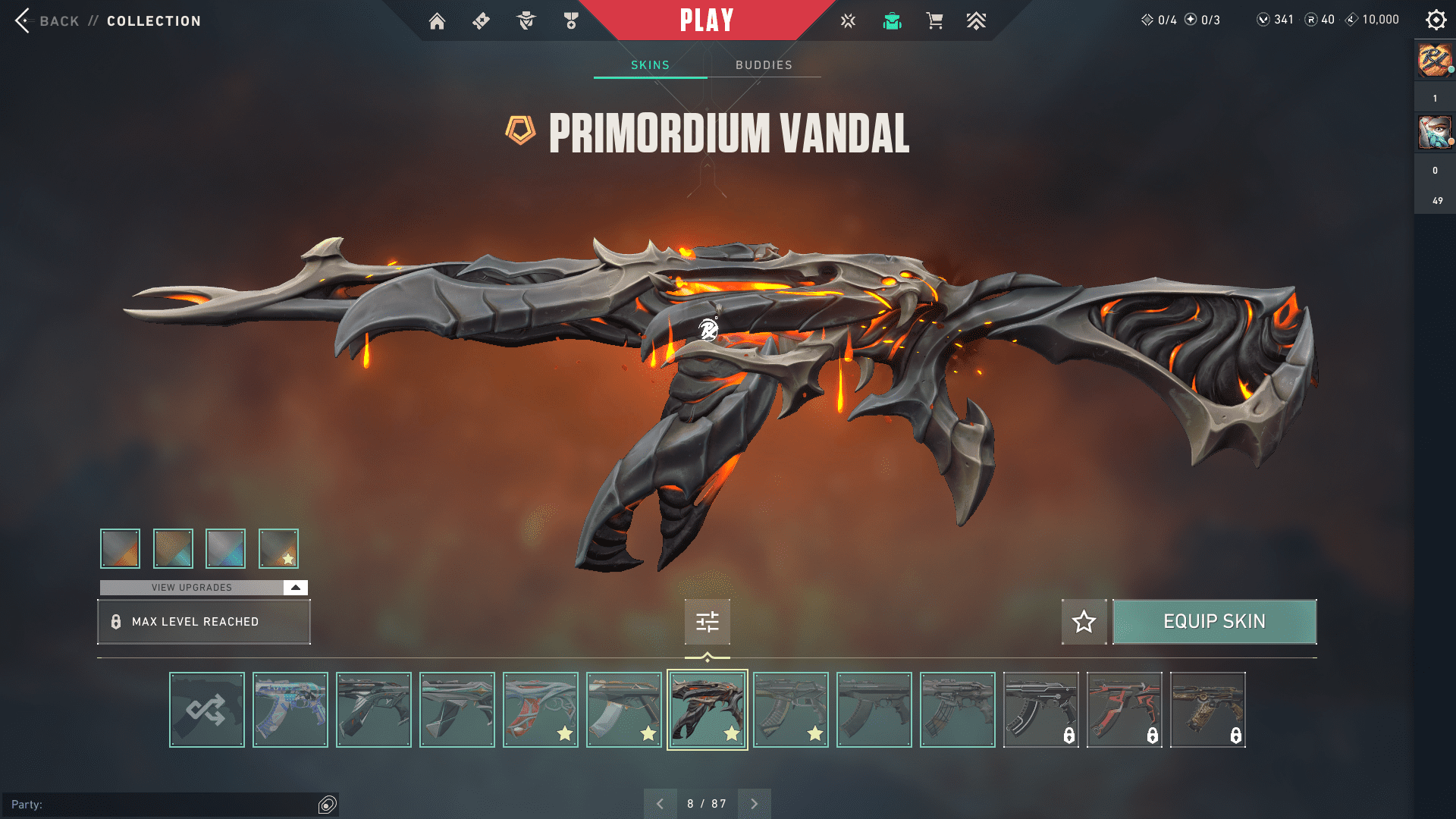The image size is (1456, 819).
Task: Go to the next skin page
Action: coord(754,804)
